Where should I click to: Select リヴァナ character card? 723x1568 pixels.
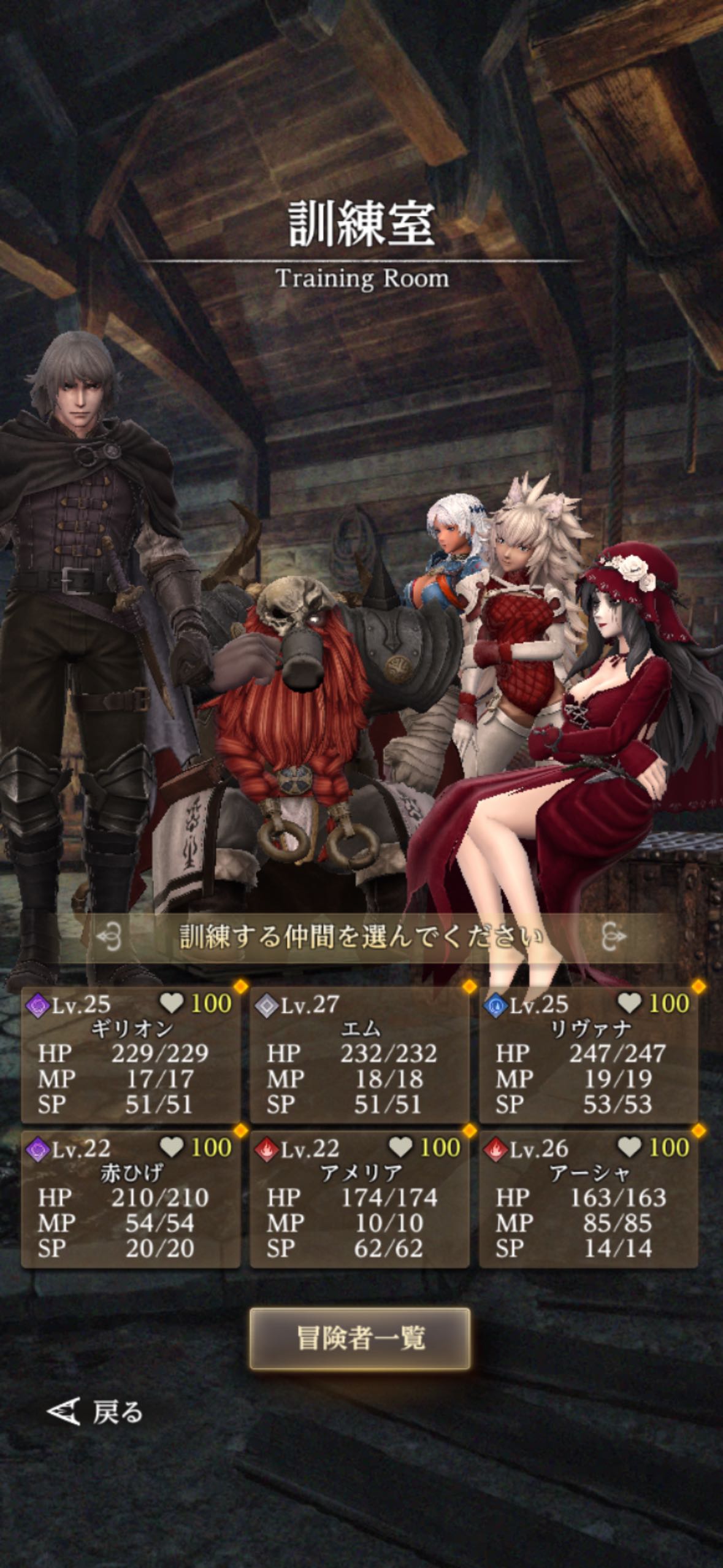coord(588,1054)
